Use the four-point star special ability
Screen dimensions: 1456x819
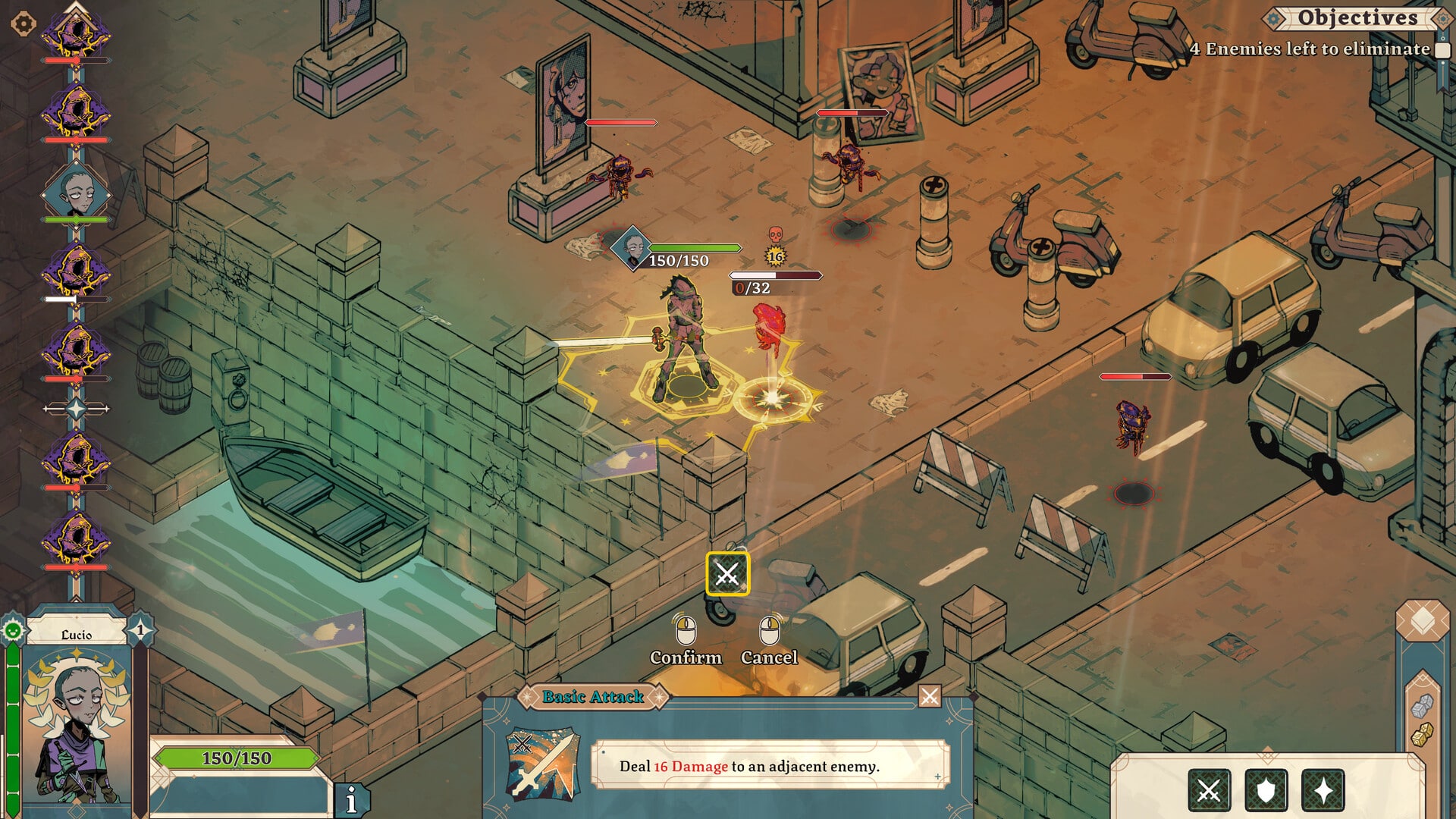1323,791
